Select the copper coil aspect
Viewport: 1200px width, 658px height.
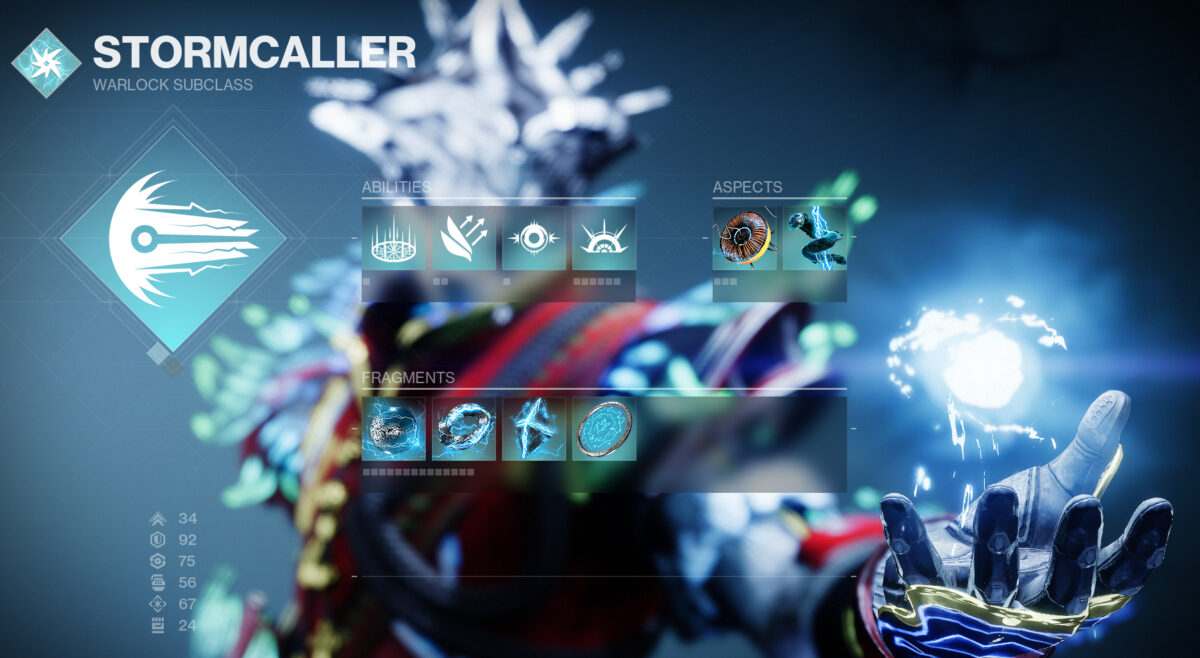pyautogui.click(x=745, y=238)
